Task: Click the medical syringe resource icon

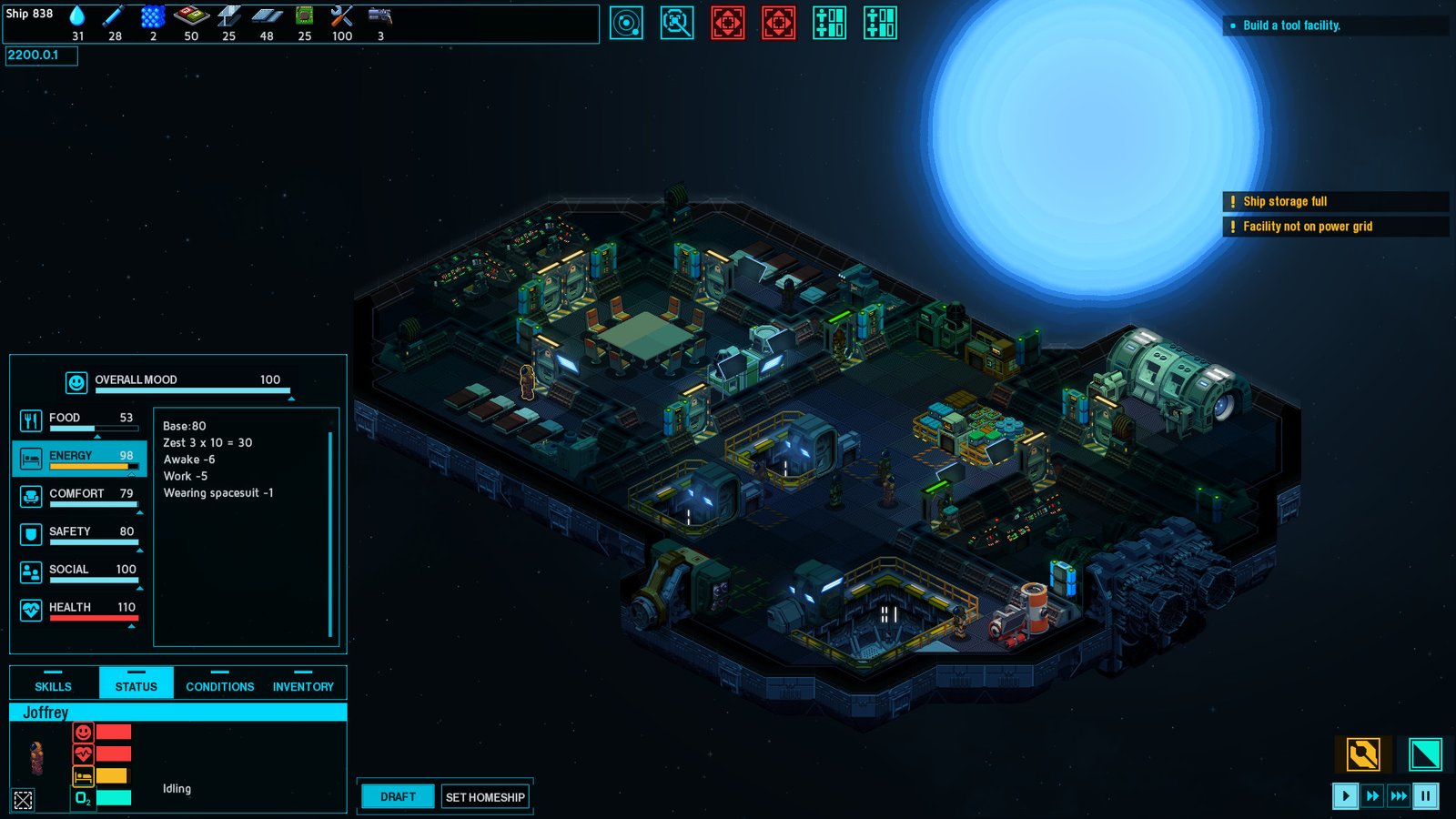Action: pos(114,15)
